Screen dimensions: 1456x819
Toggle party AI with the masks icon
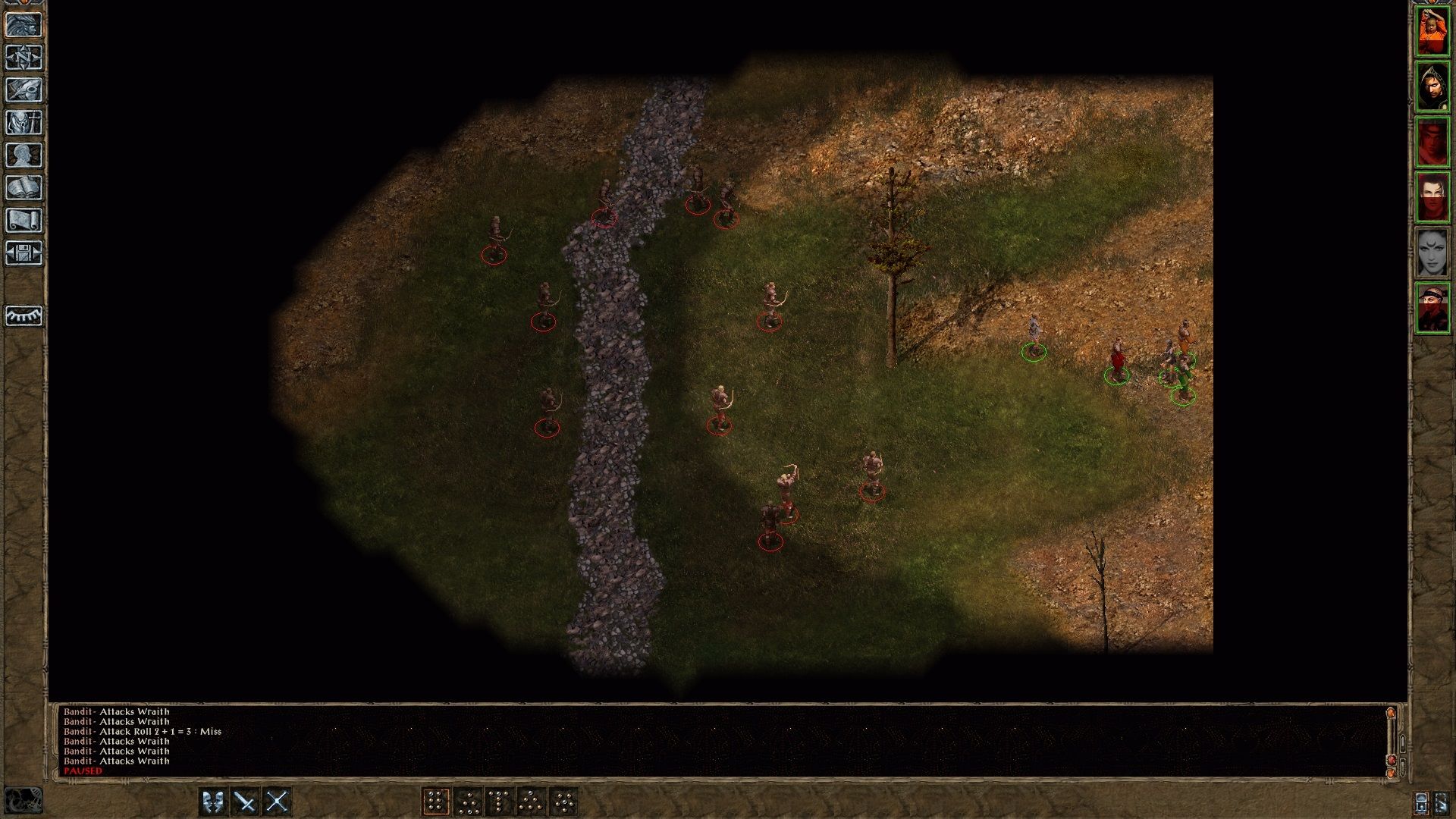212,801
